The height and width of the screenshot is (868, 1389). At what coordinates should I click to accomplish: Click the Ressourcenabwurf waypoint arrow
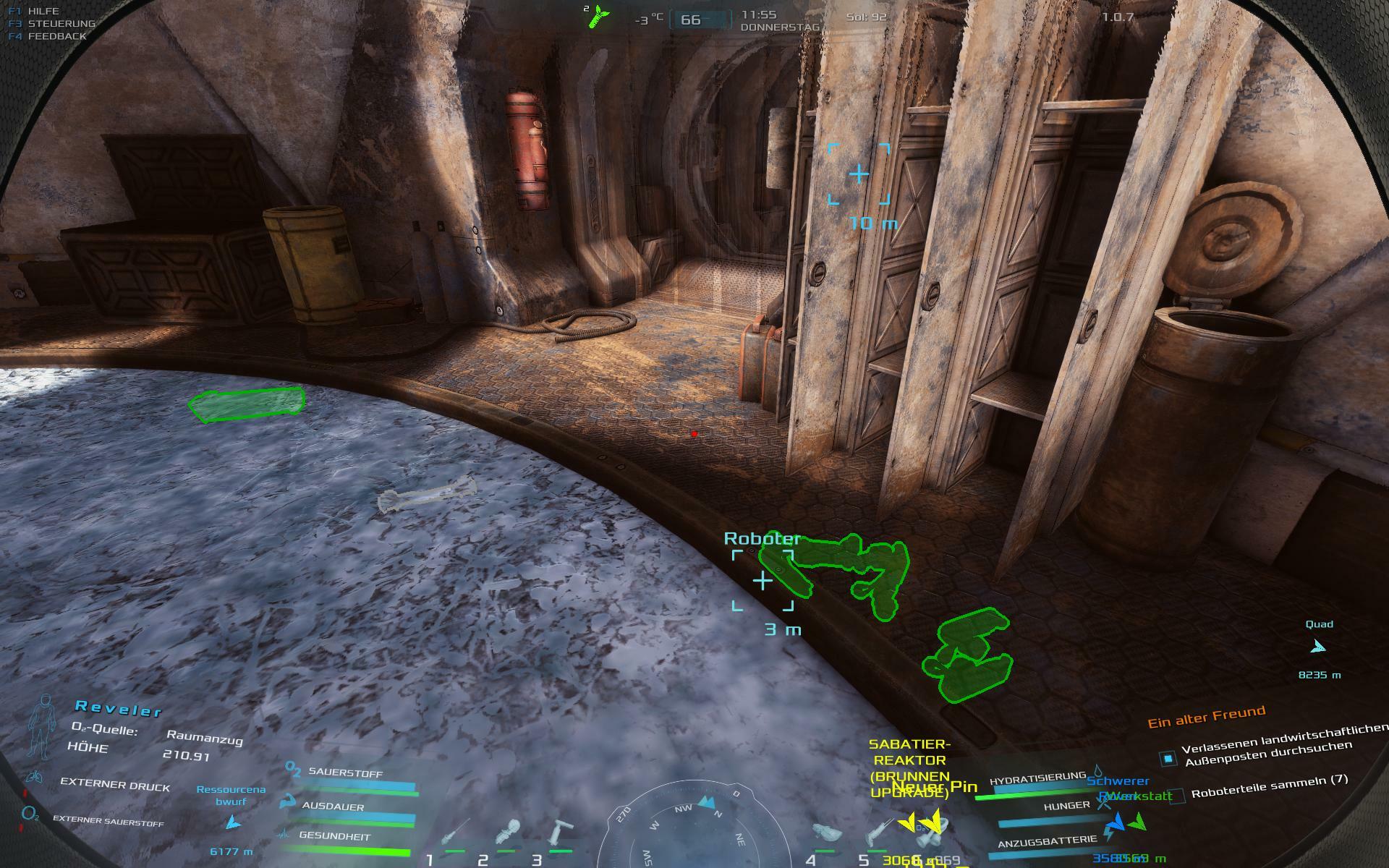coord(233,822)
